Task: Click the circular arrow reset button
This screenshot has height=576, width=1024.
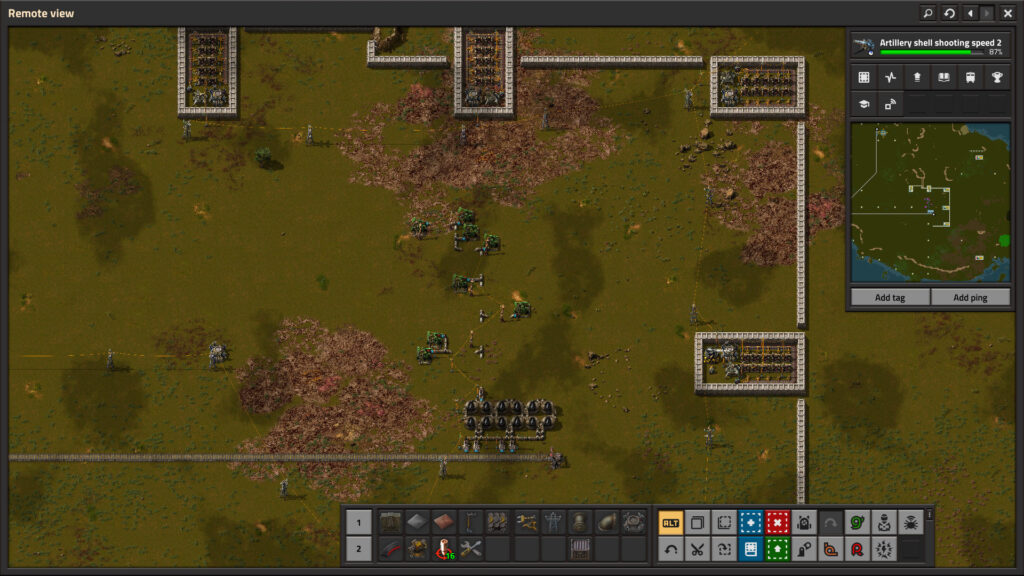Action: 949,13
